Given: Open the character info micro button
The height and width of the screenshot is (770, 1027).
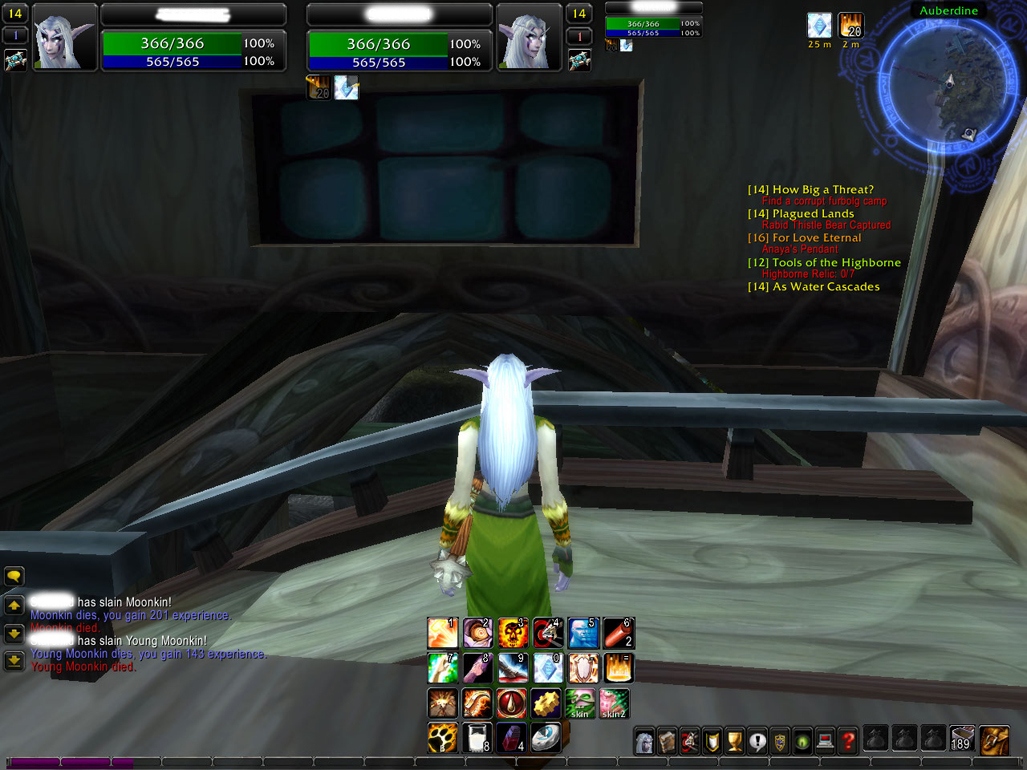Looking at the screenshot, I should tap(645, 741).
